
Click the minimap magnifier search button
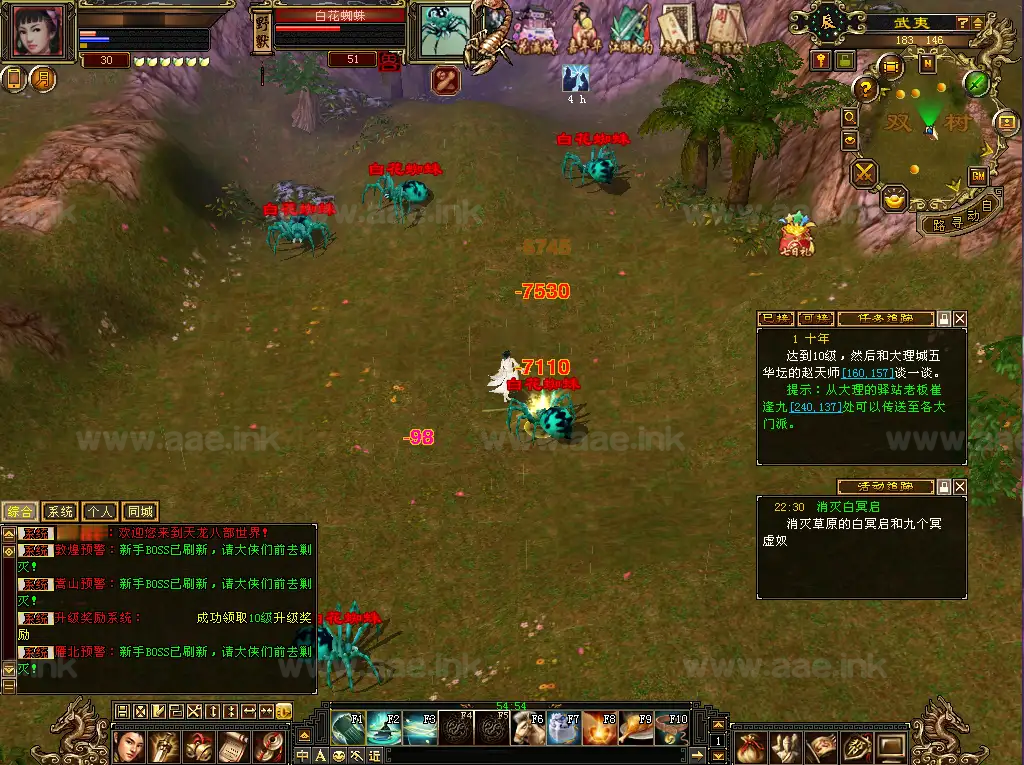850,116
